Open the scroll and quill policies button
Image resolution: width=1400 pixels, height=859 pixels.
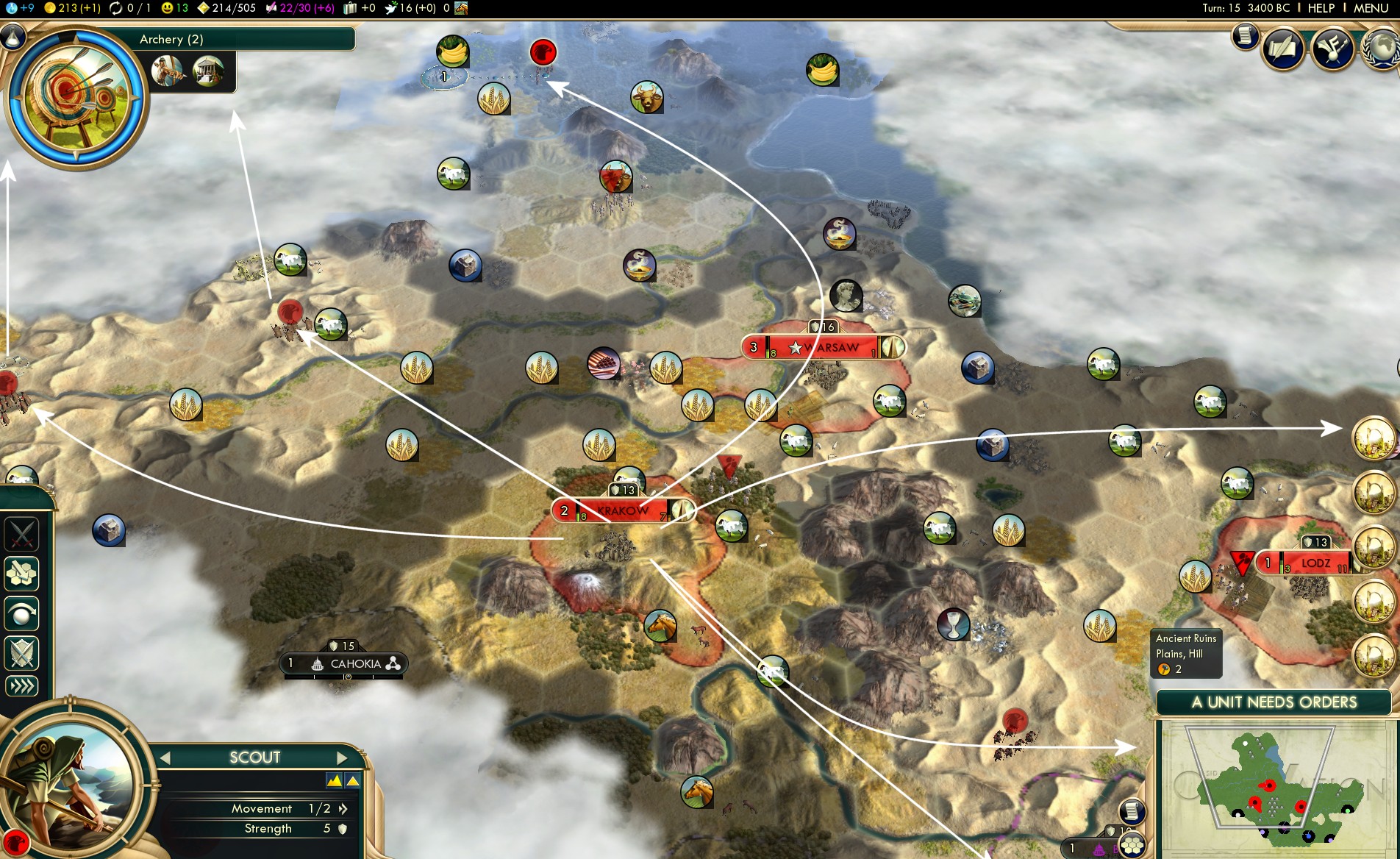click(1283, 49)
